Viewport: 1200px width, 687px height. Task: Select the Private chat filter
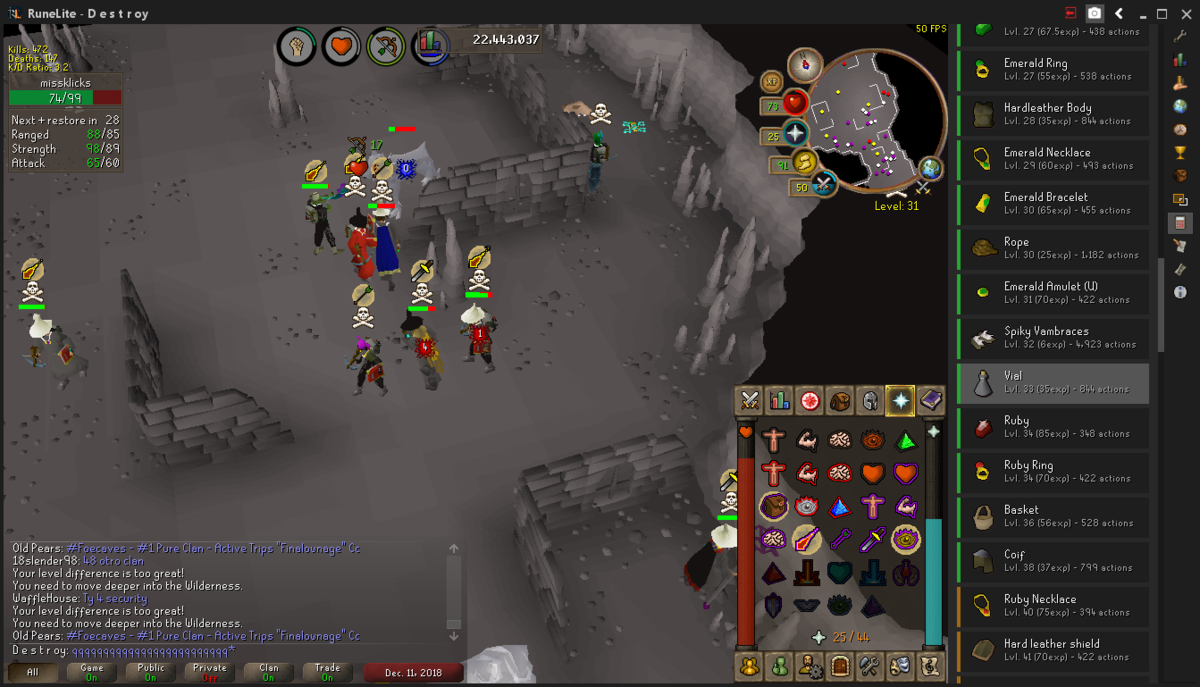pos(209,672)
